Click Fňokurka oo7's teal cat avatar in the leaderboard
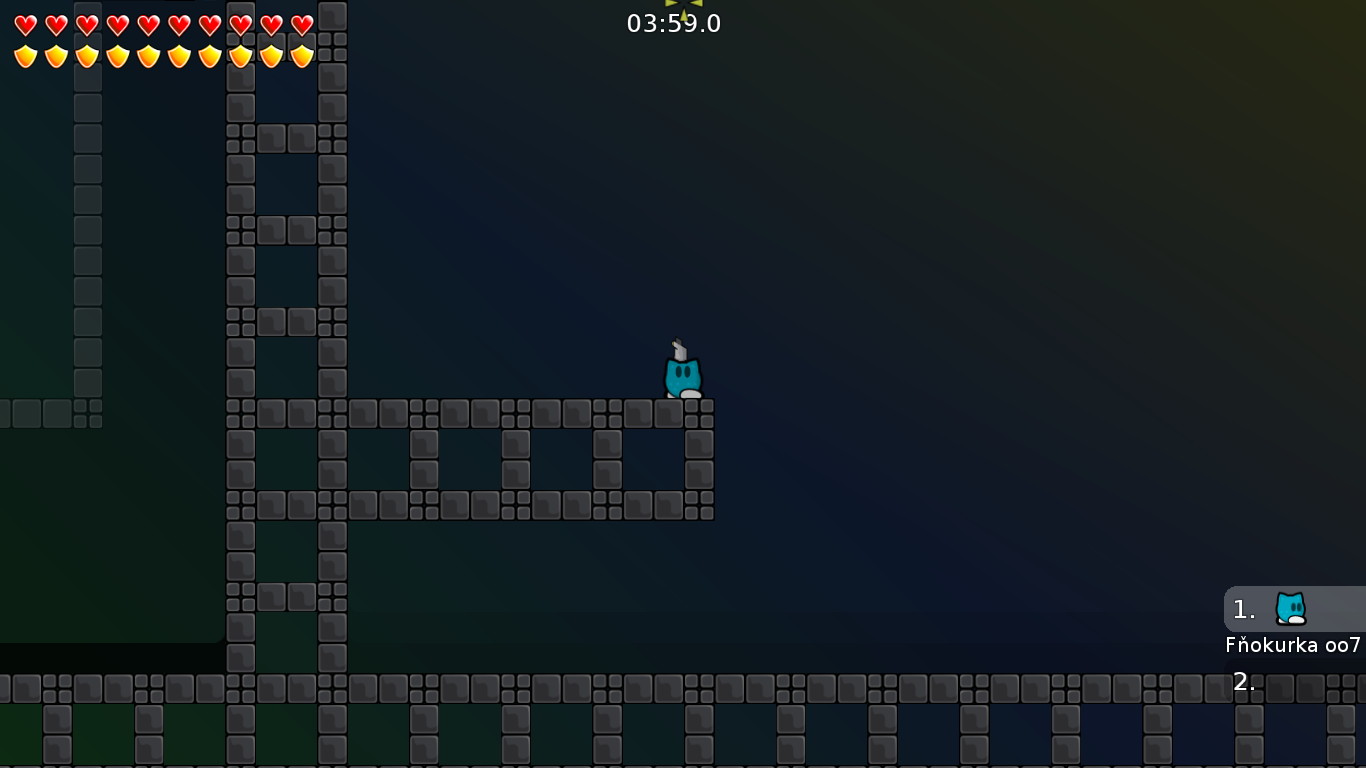The width and height of the screenshot is (1366, 768). click(x=1290, y=608)
